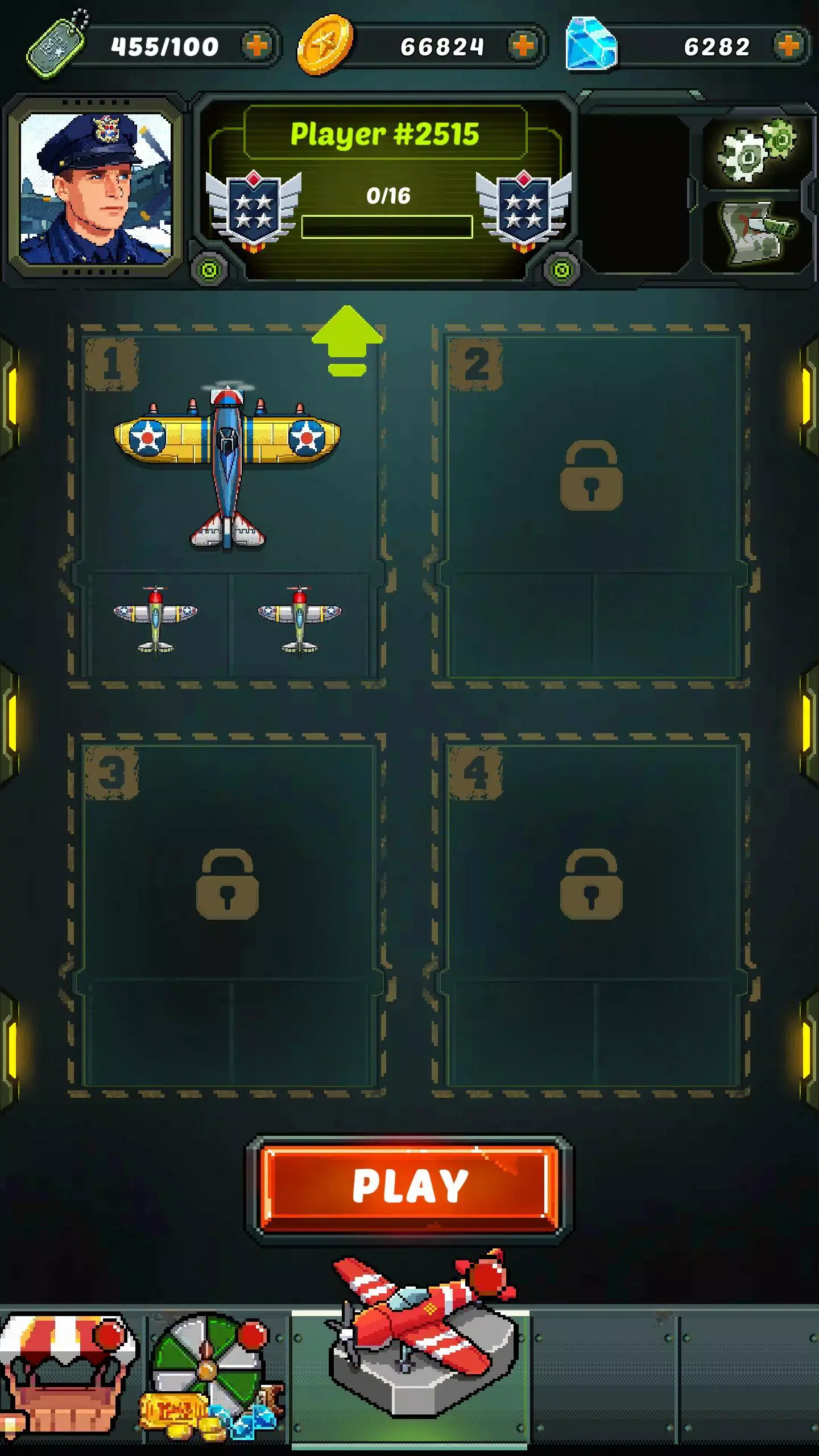This screenshot has height=1456, width=819.
Task: Toggle the right circular target emblem
Action: click(560, 267)
